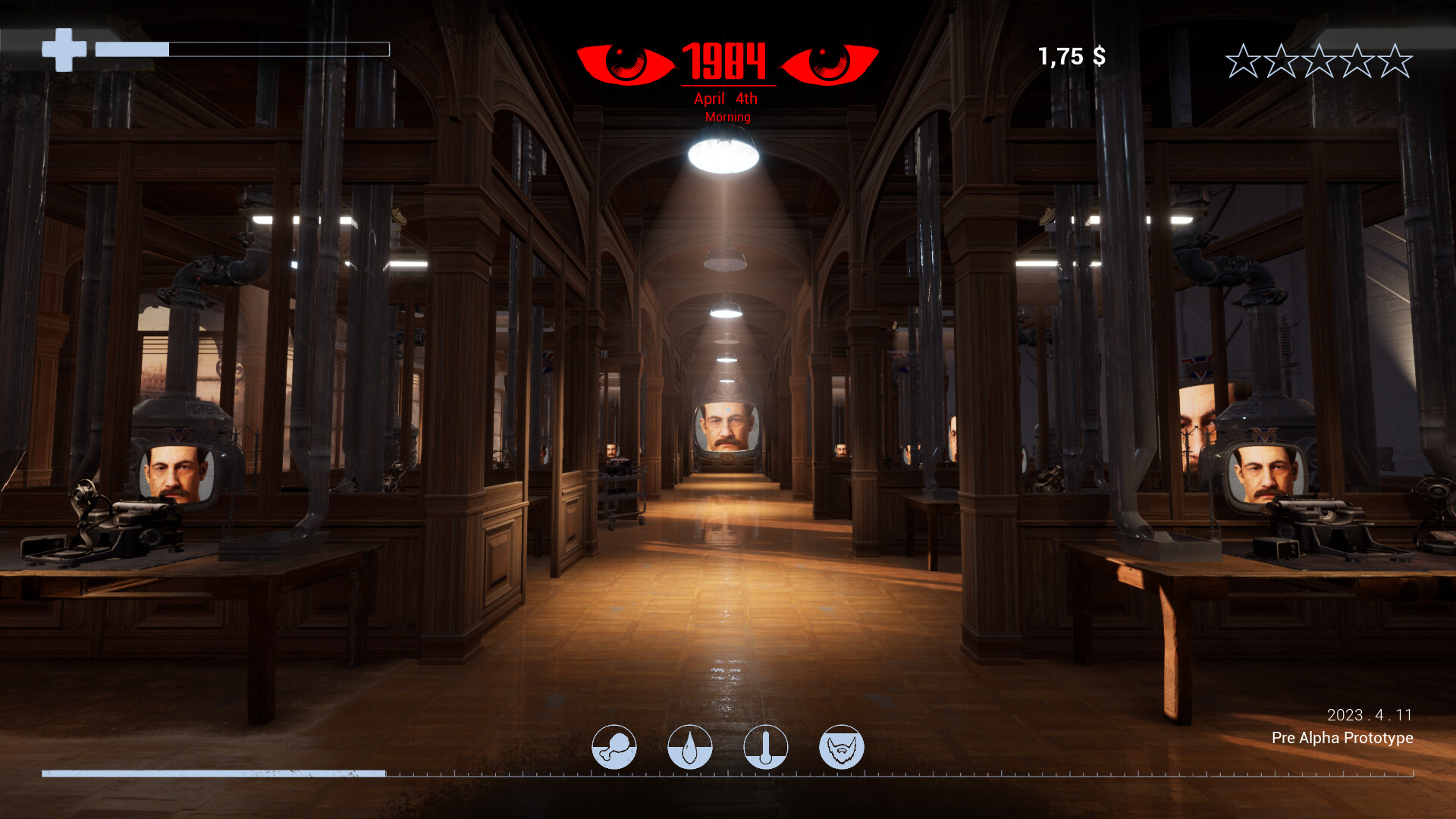Expand the money counter showing 1,75 $

(1072, 55)
